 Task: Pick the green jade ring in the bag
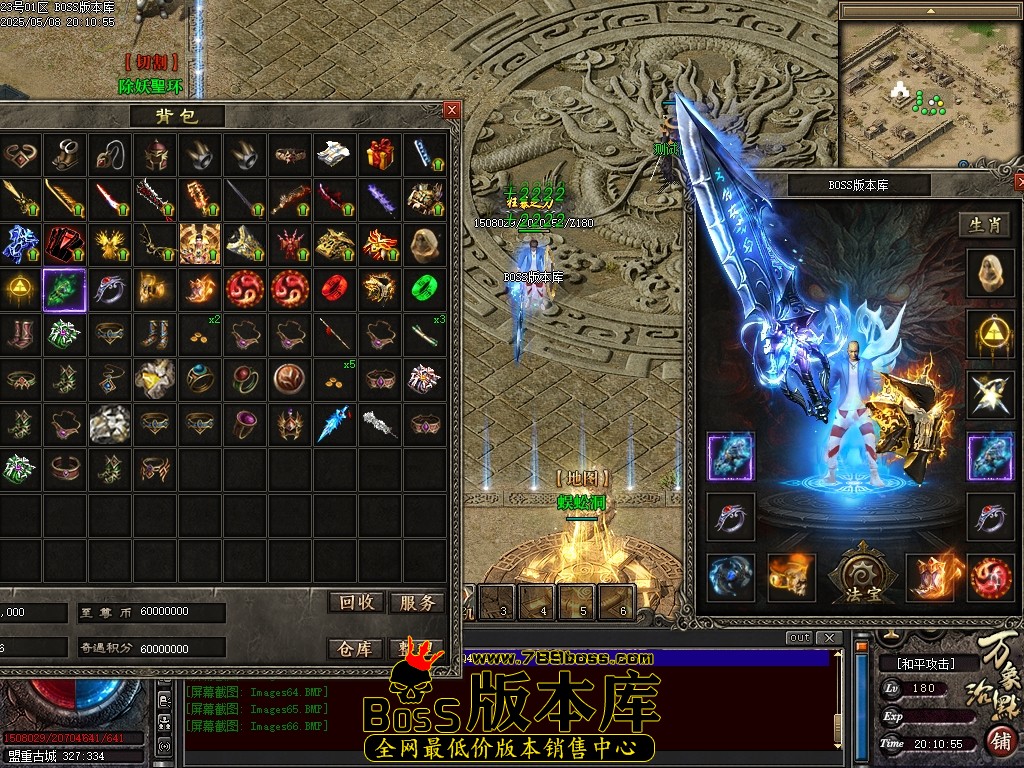click(x=425, y=289)
